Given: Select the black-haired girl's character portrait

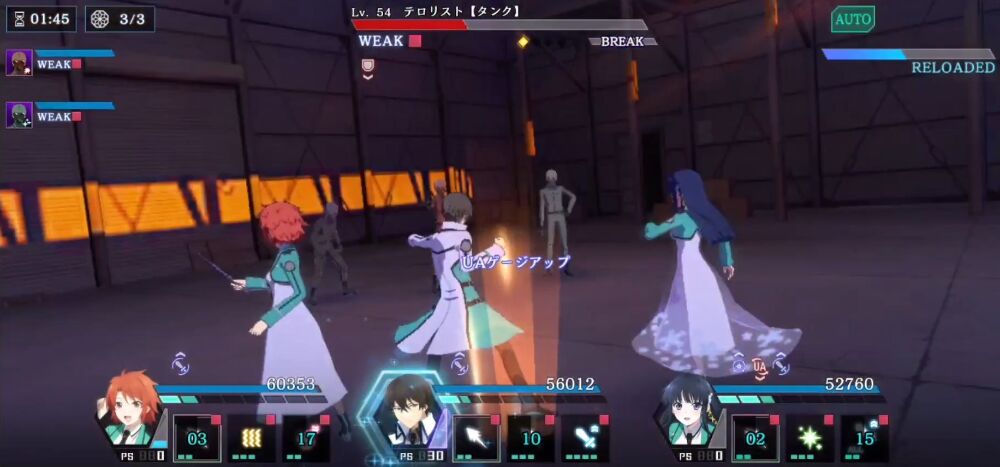Looking at the screenshot, I should coord(688,410).
